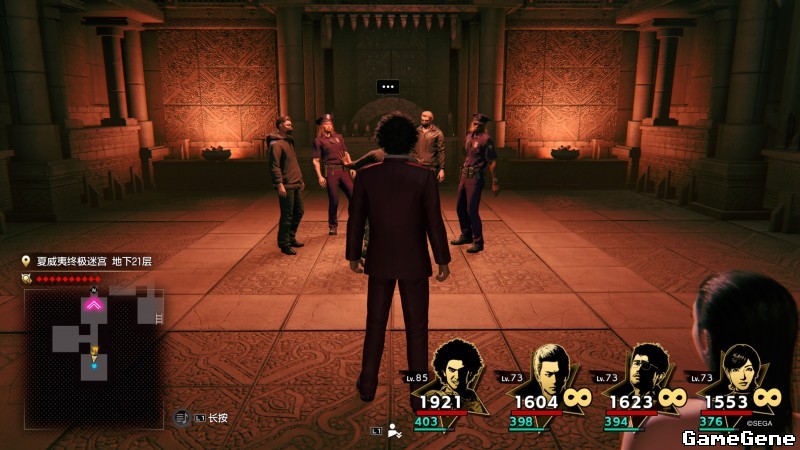The image size is (800, 450).
Task: Click the music playlist icon
Action: 180,417
